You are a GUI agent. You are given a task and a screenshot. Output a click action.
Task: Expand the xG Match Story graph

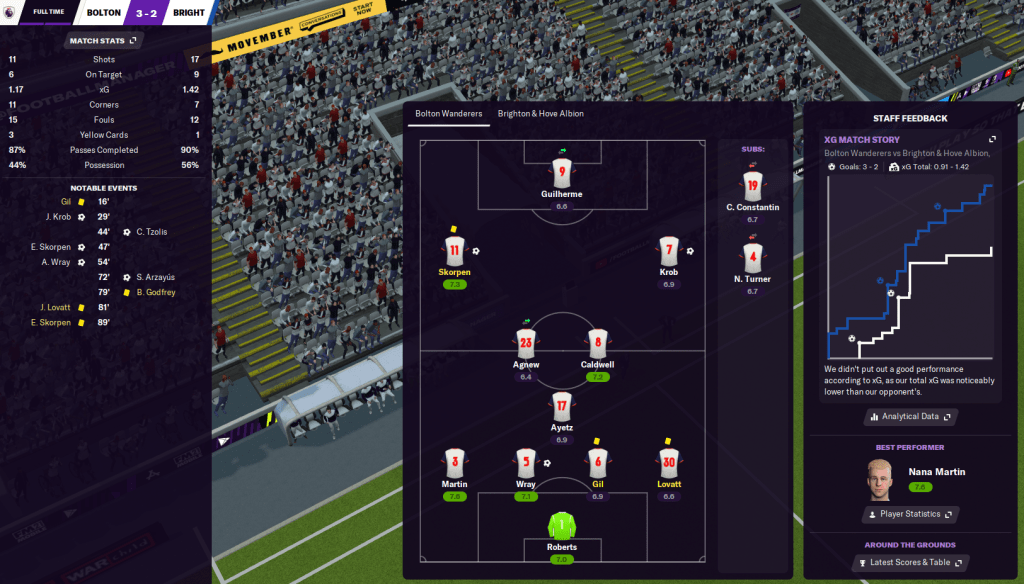(992, 140)
